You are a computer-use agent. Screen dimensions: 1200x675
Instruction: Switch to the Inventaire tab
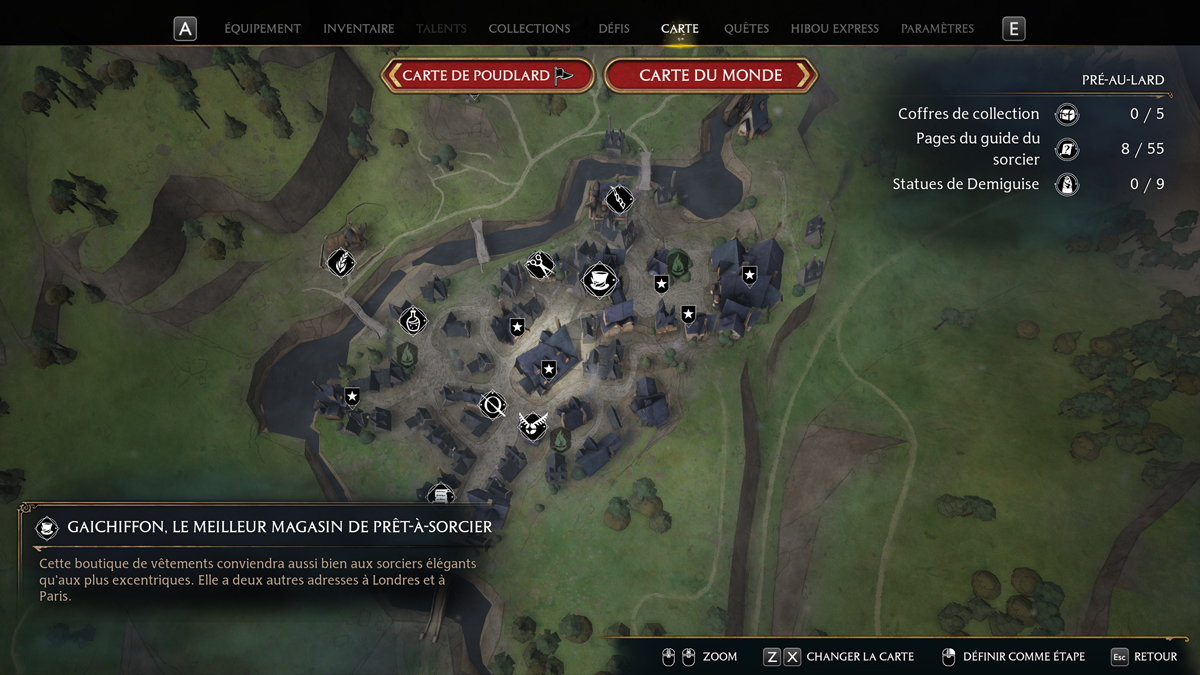click(359, 29)
